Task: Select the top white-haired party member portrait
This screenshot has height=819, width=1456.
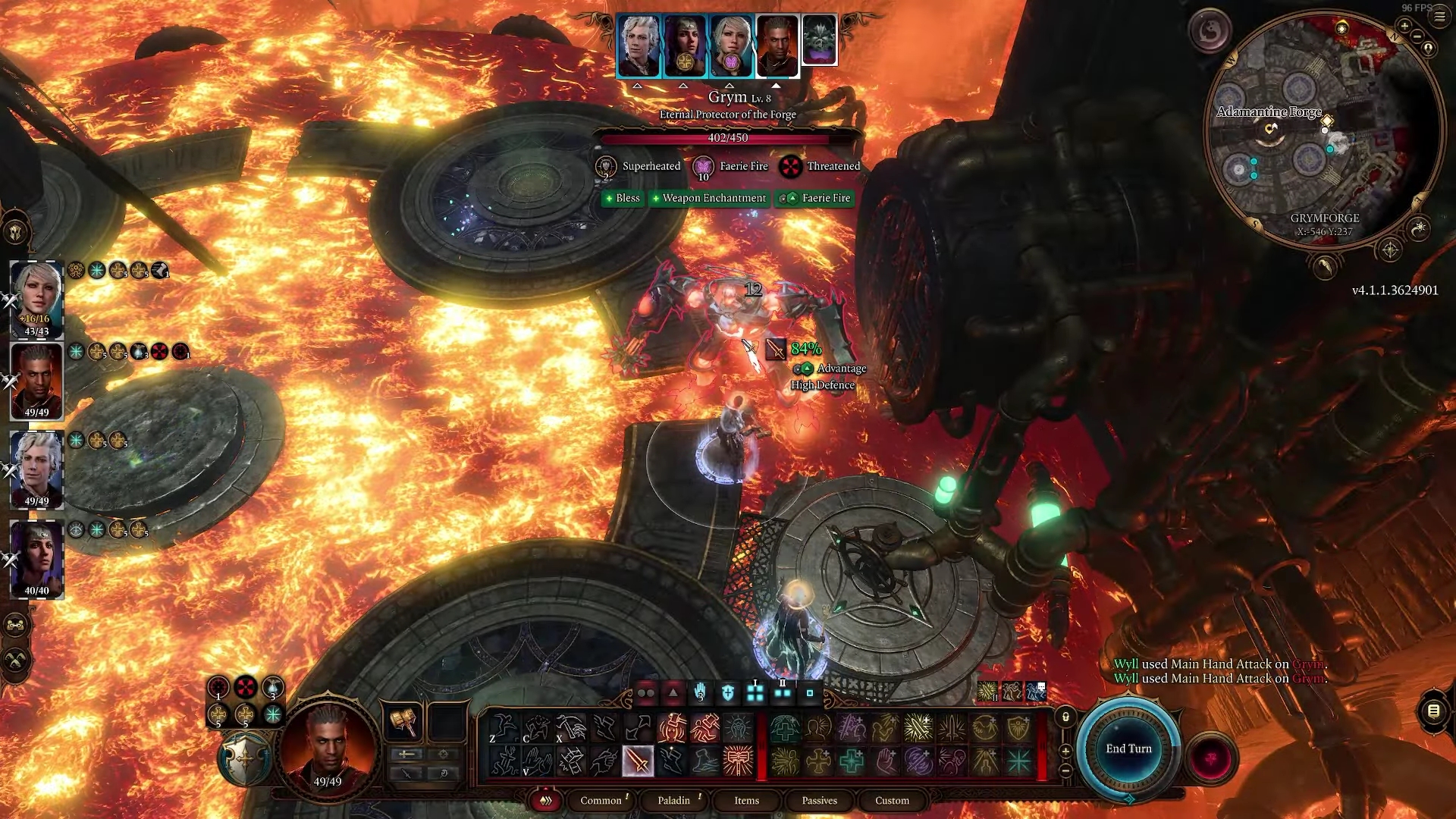Action: pyautogui.click(x=36, y=296)
